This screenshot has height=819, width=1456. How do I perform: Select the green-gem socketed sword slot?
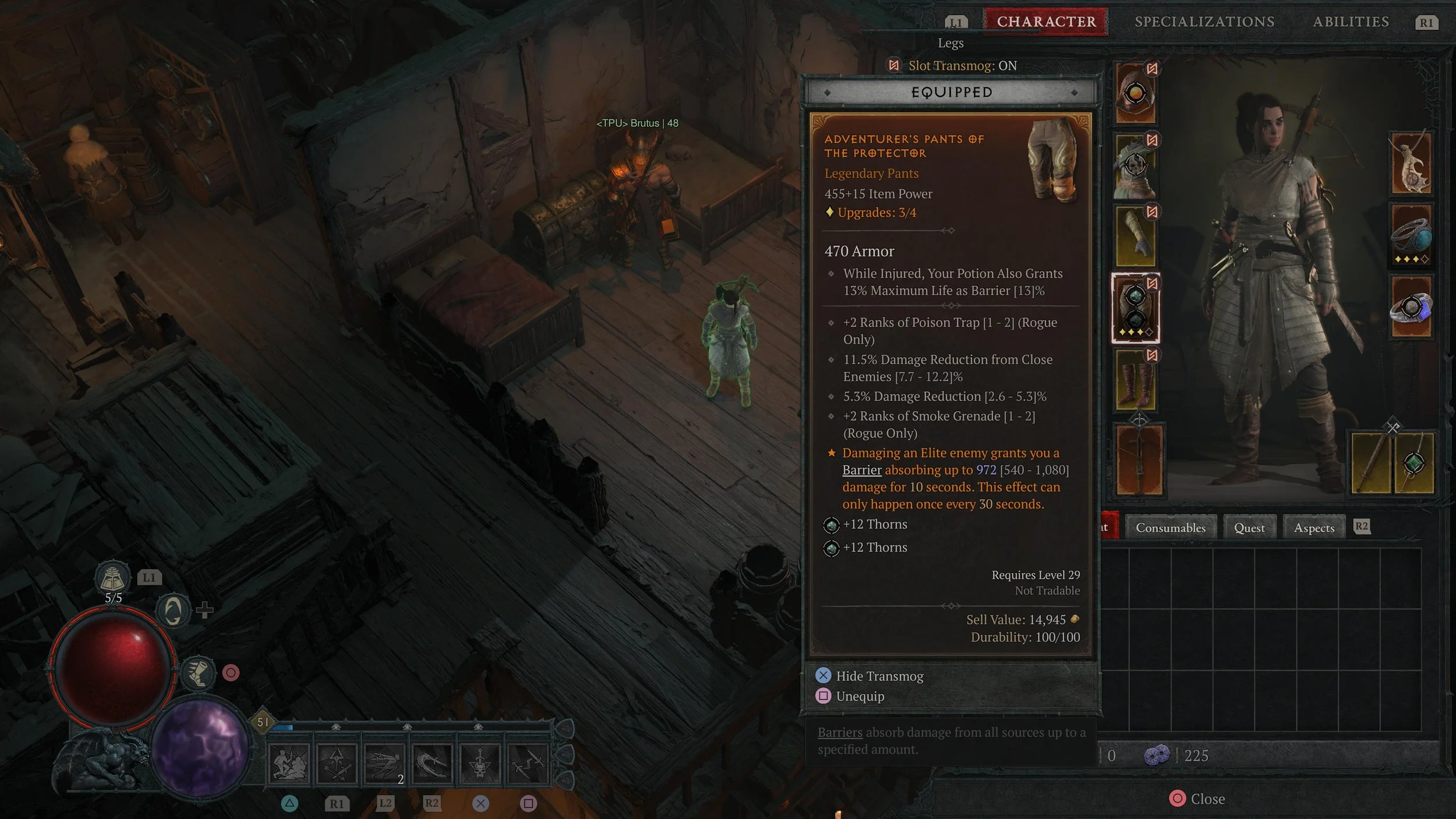[1414, 463]
